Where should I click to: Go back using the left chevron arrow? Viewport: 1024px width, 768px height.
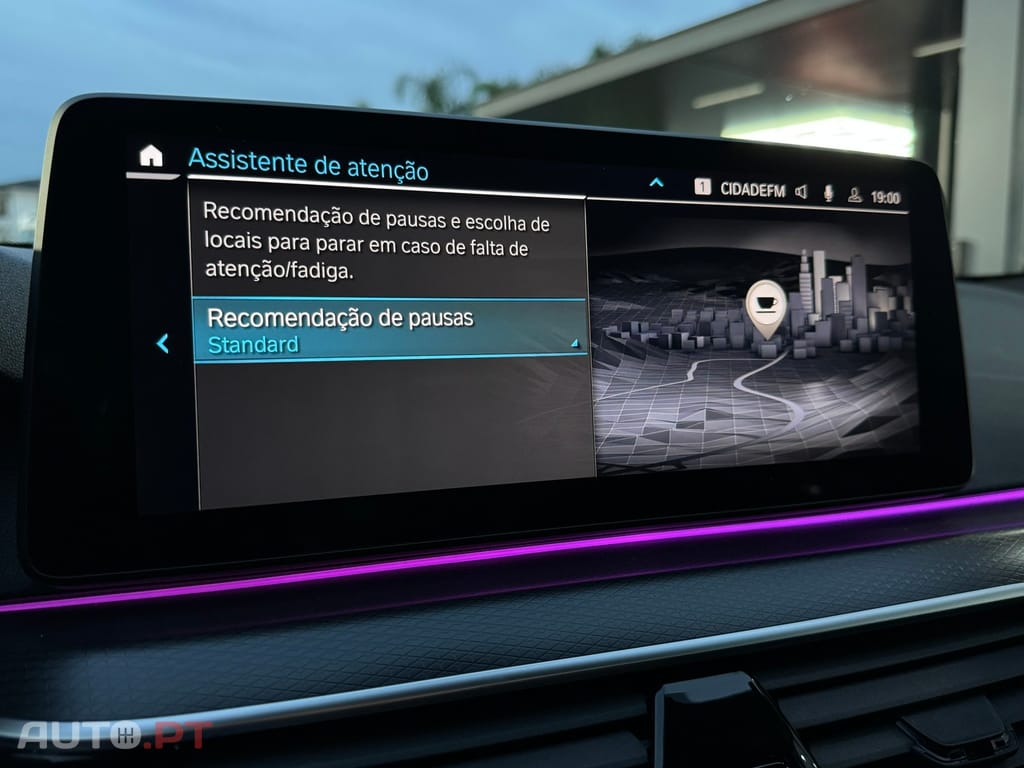(x=162, y=344)
